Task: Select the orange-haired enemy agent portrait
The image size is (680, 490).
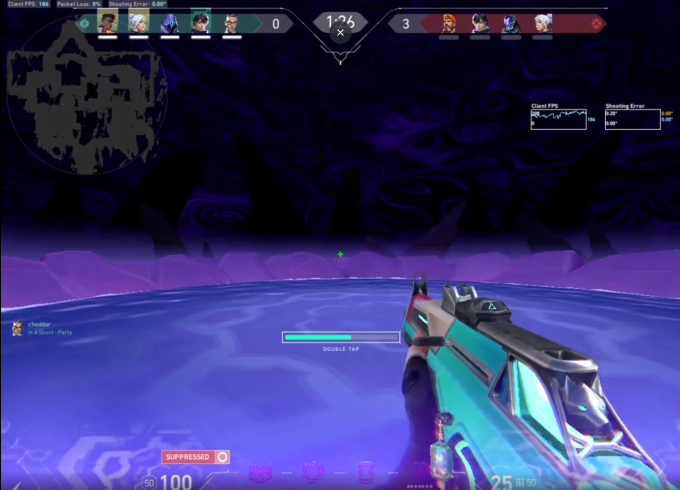Action: tap(449, 22)
